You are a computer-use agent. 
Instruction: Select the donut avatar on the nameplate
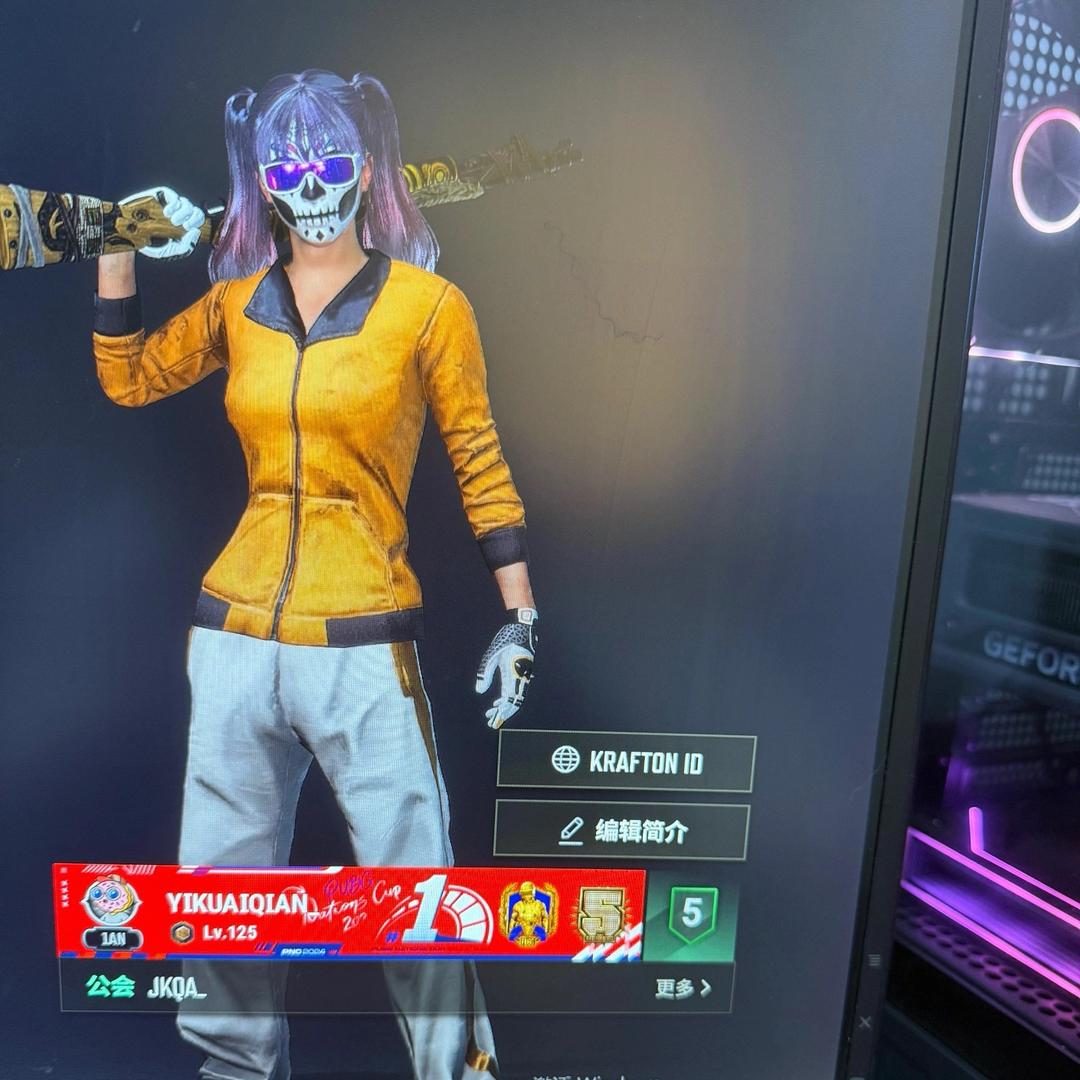point(111,899)
